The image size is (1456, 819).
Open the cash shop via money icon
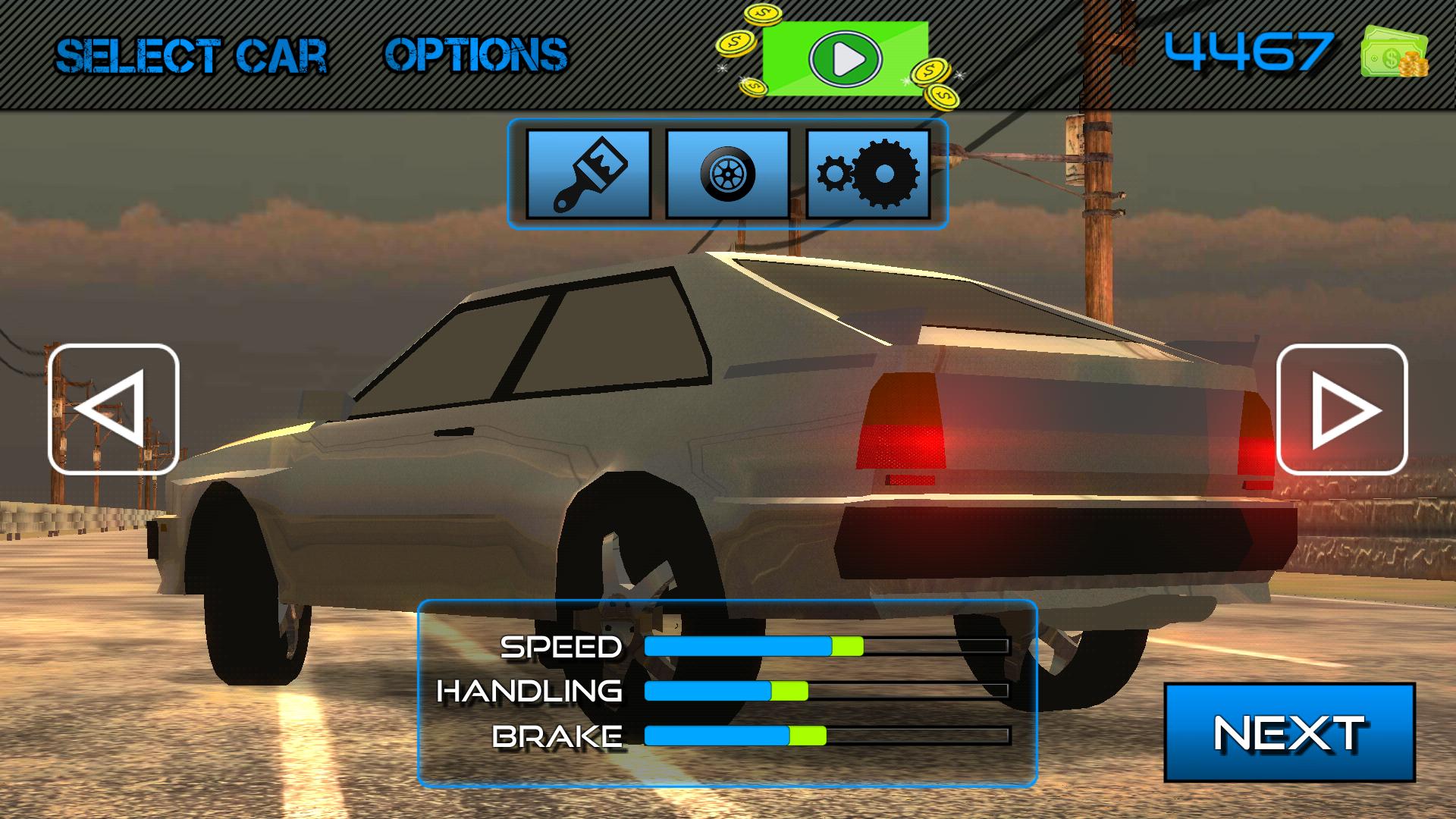pos(1395,52)
